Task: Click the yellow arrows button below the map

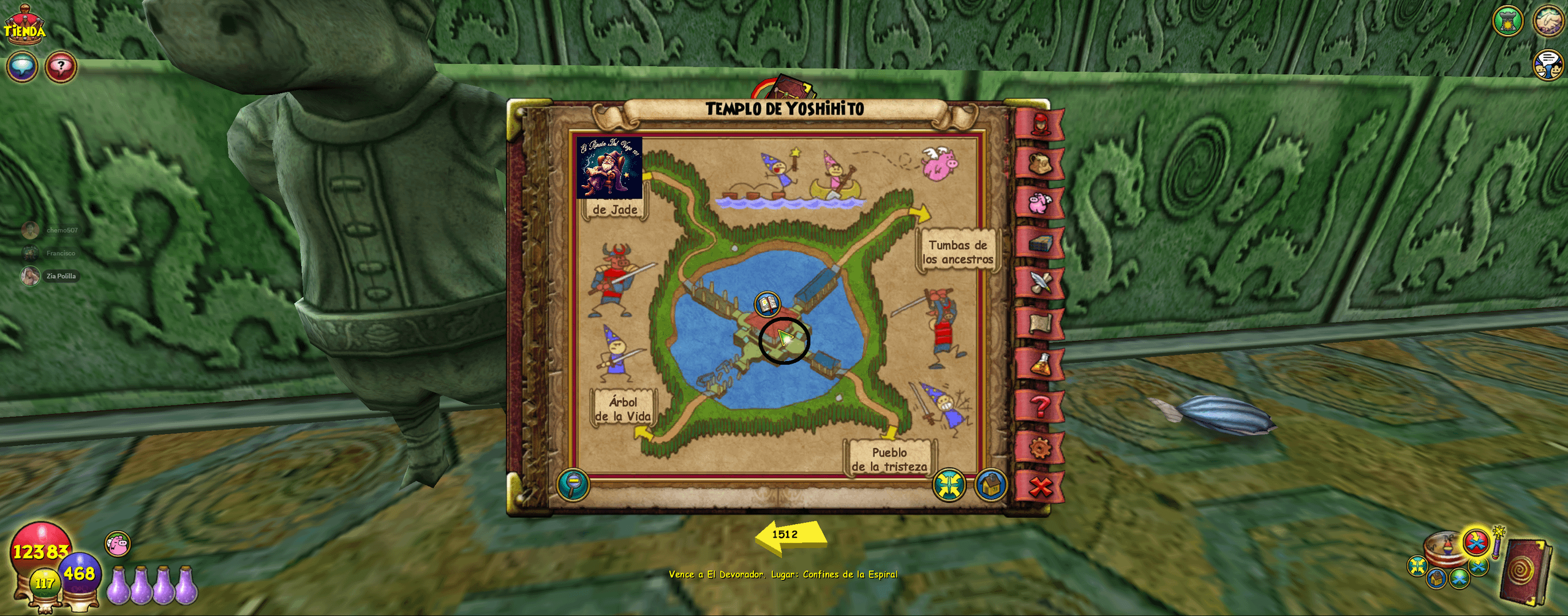Action: (x=949, y=485)
